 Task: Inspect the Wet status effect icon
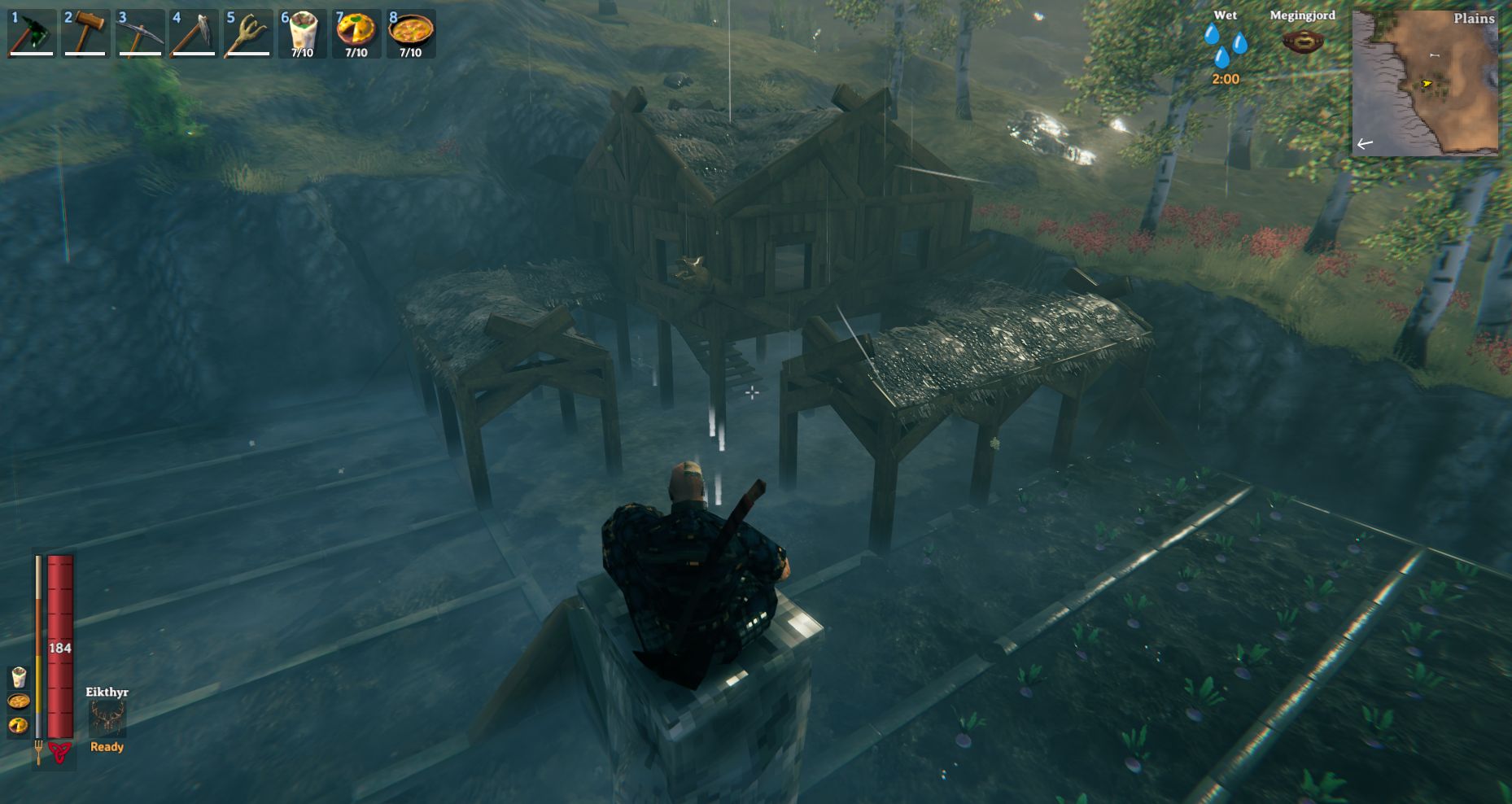[1225, 46]
